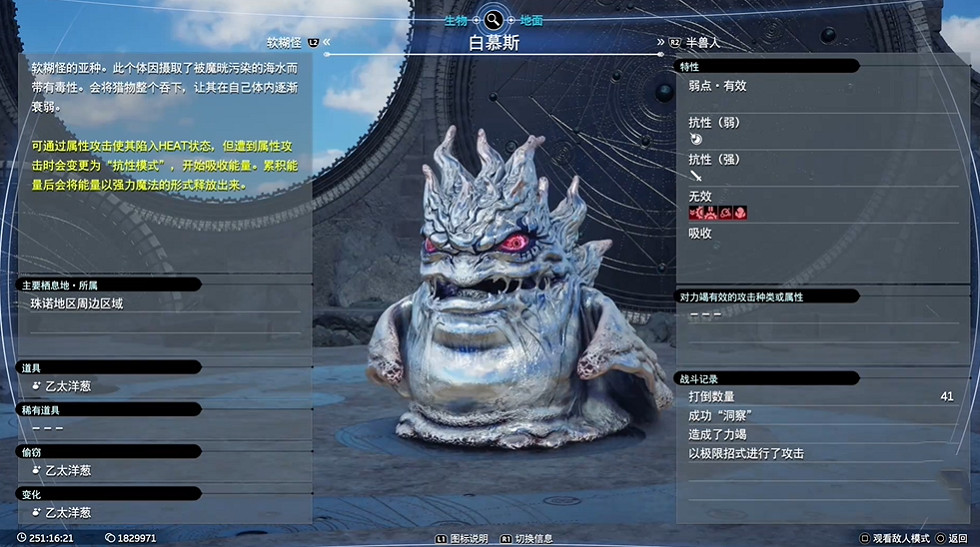This screenshot has height=547, width=980.
Task: Switch to the 地面 tab
Action: [531, 20]
